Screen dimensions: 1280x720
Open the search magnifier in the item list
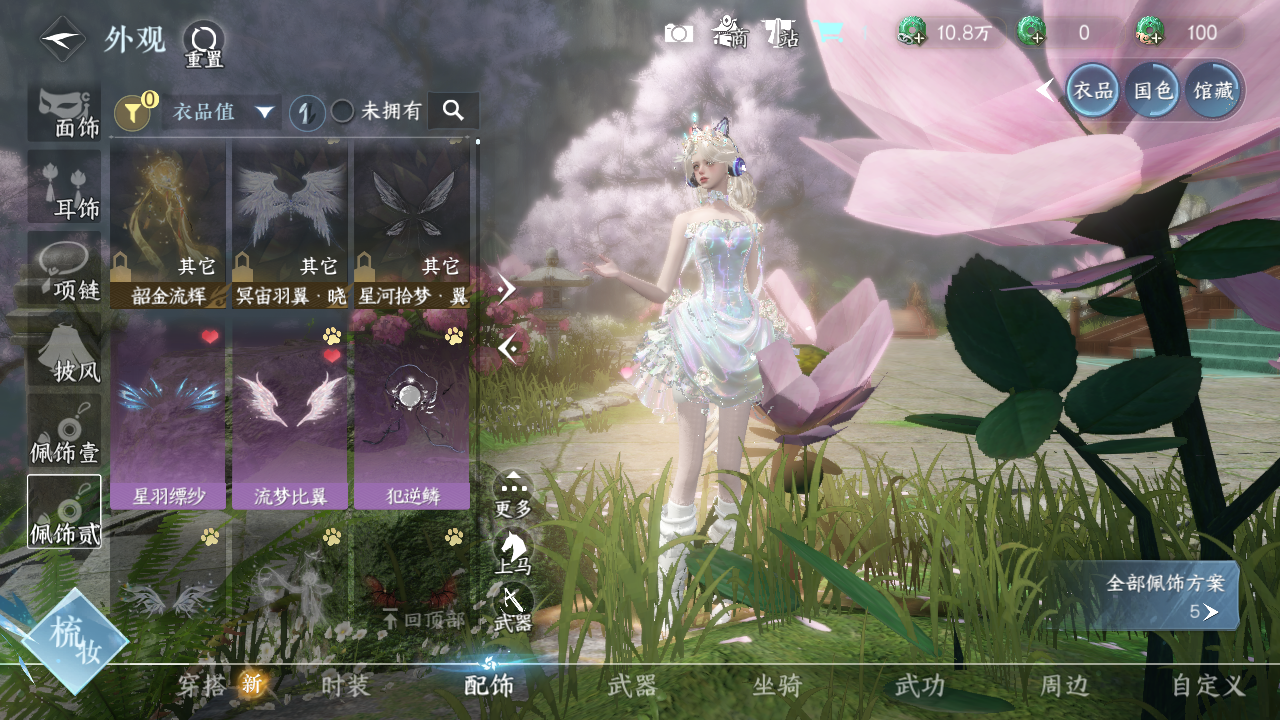[x=453, y=111]
